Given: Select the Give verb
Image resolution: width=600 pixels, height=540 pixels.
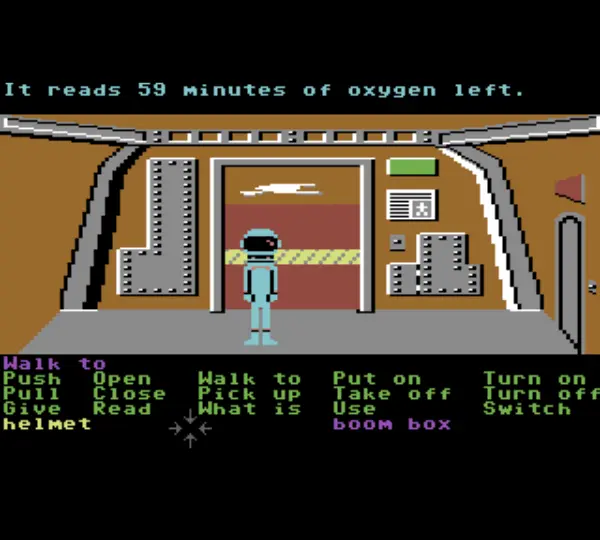Looking at the screenshot, I should 31,409.
